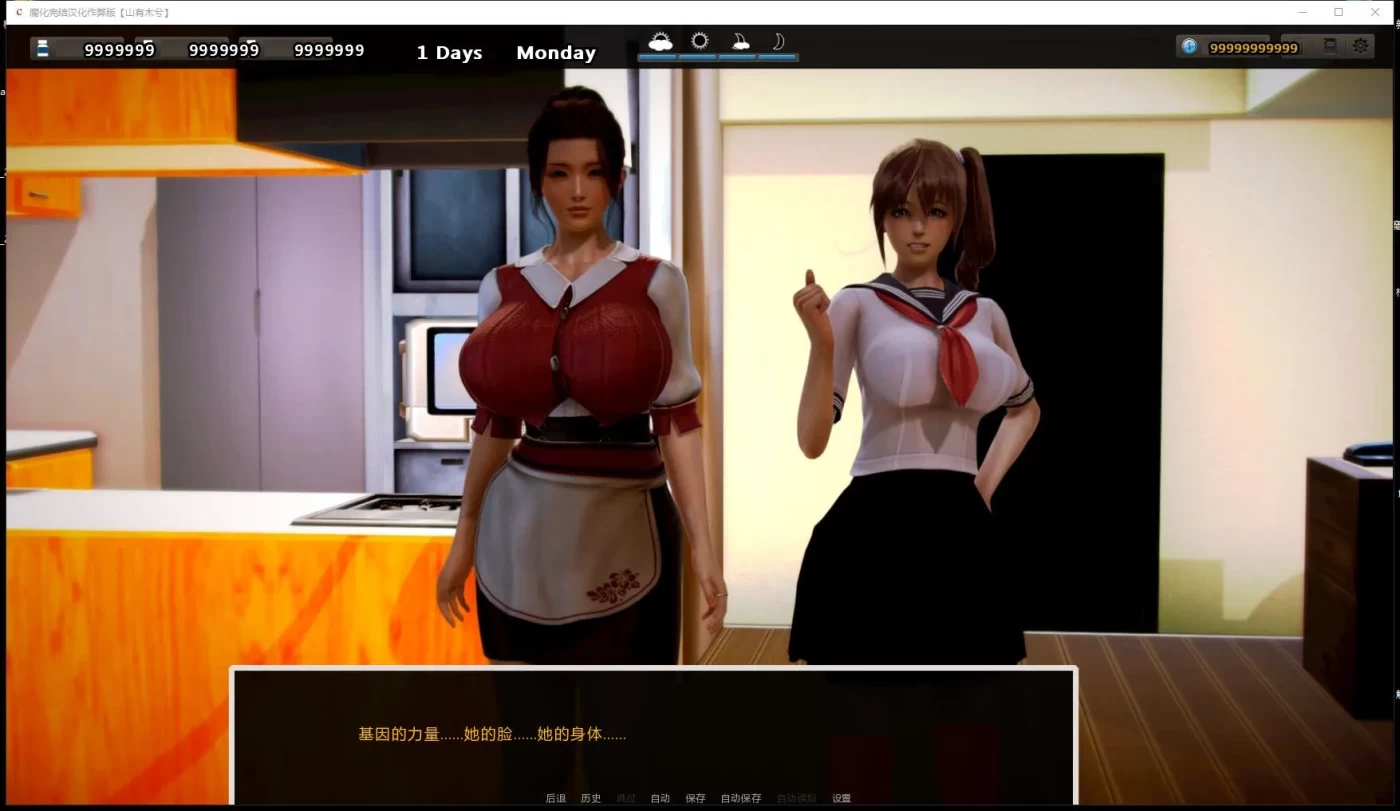Open the 历史 dialogue history
Image resolution: width=1400 pixels, height=811 pixels.
point(590,797)
